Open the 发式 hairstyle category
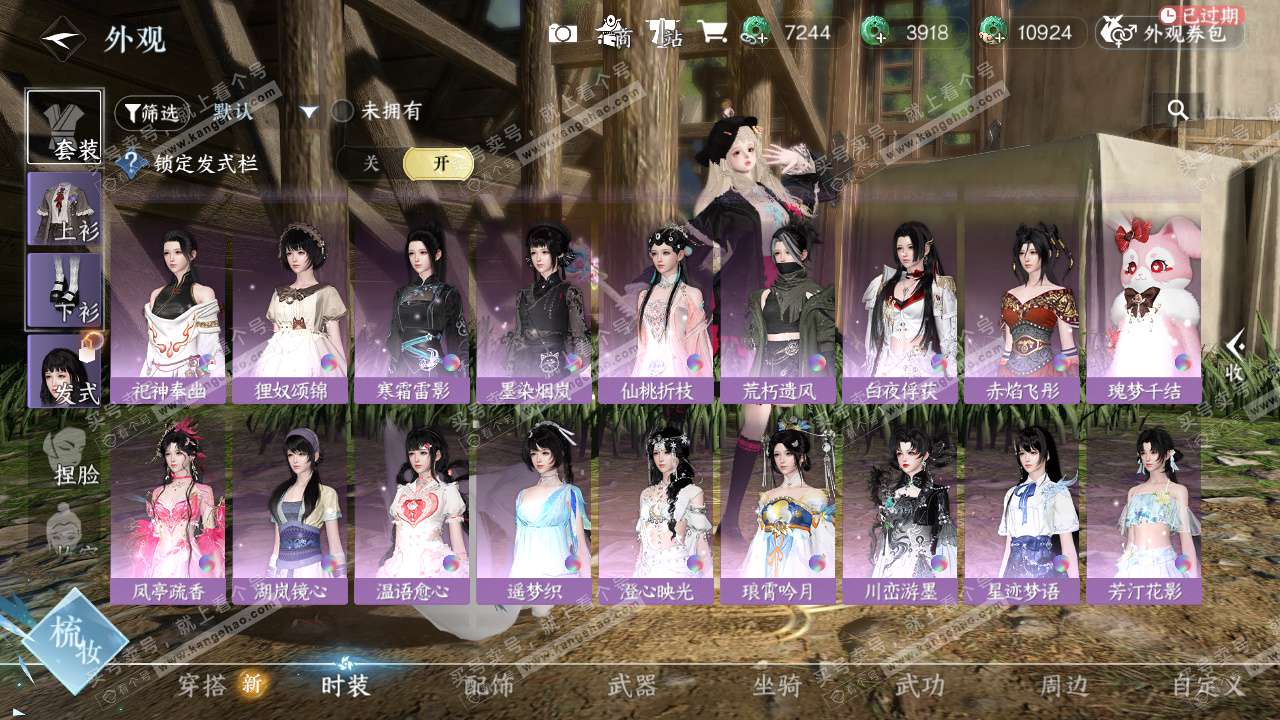This screenshot has height=720, width=1280. pos(65,371)
